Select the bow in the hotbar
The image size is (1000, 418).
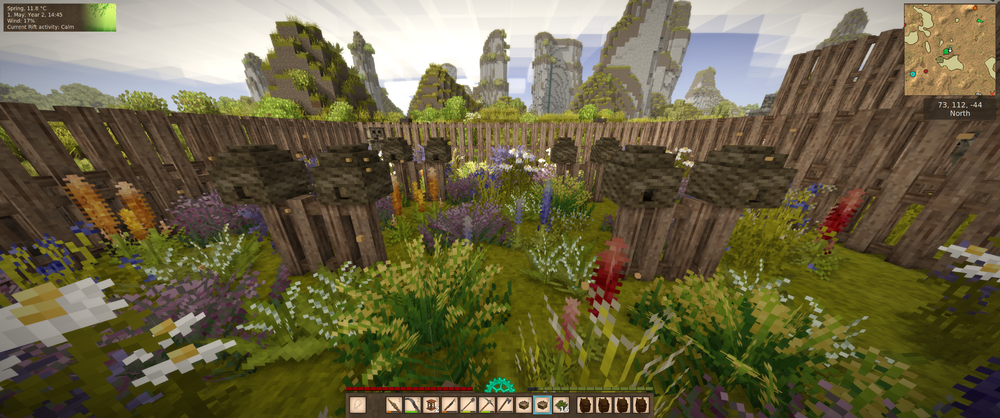[413, 405]
